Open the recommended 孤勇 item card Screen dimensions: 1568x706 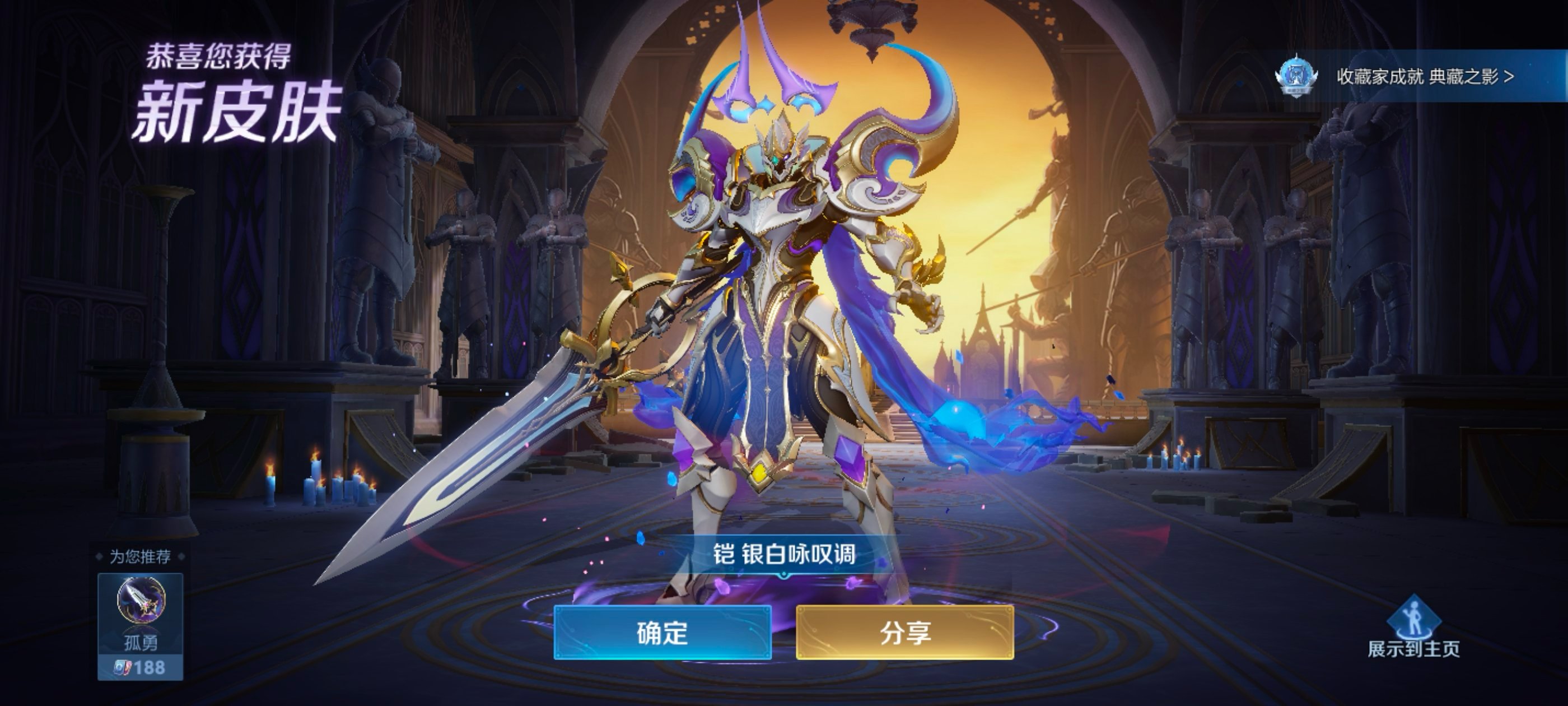point(140,625)
